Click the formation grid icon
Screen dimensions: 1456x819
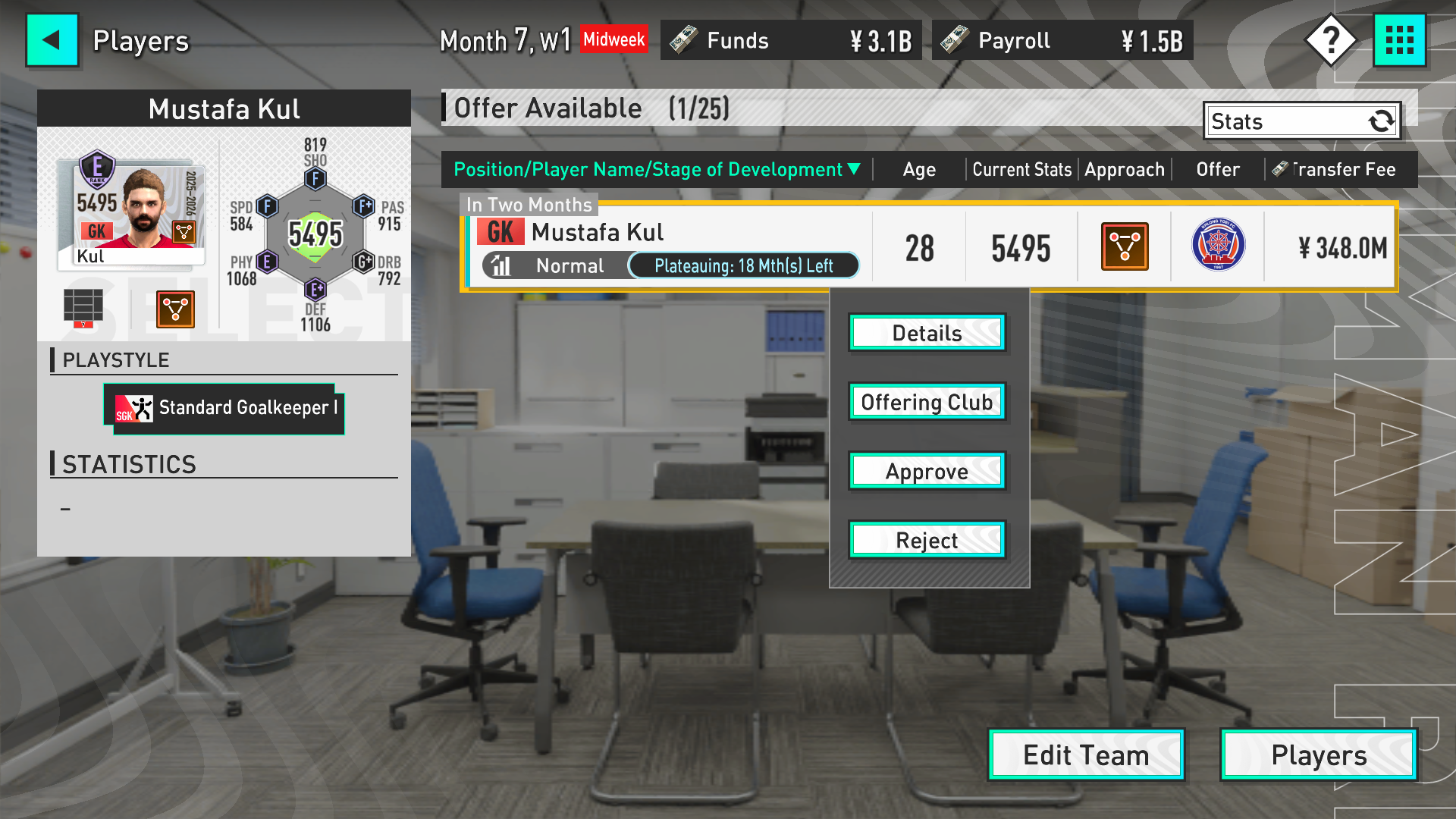coord(83,307)
